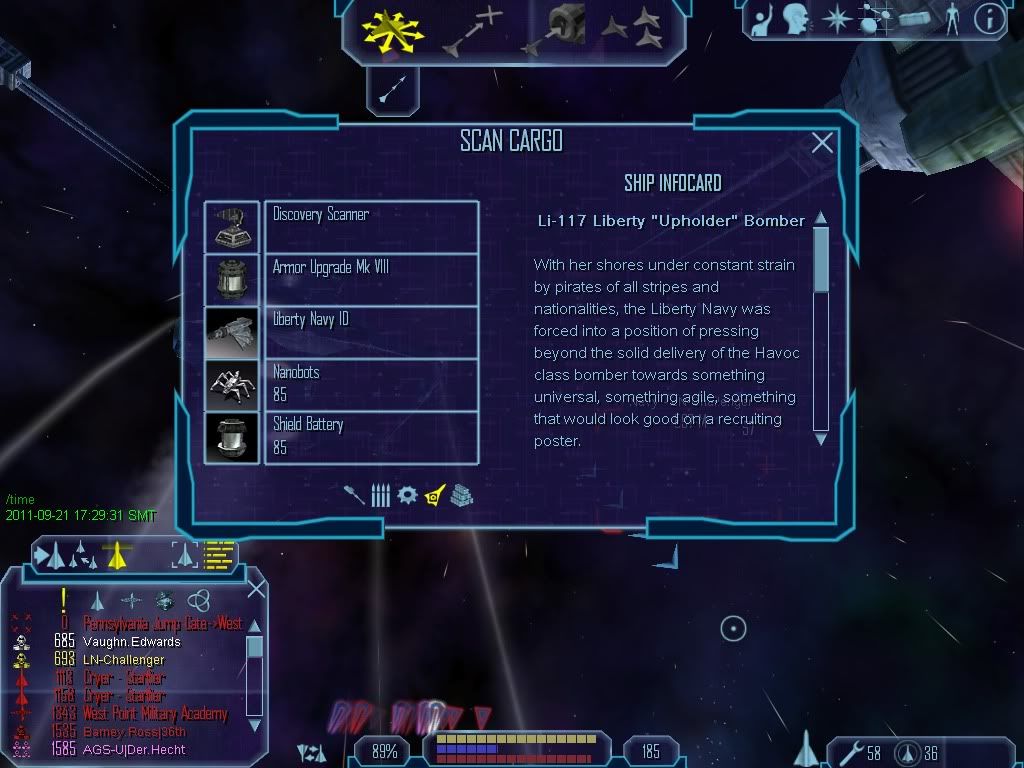Show the ammunition filter in Scan Cargo
This screenshot has width=1024, height=768.
380,495
